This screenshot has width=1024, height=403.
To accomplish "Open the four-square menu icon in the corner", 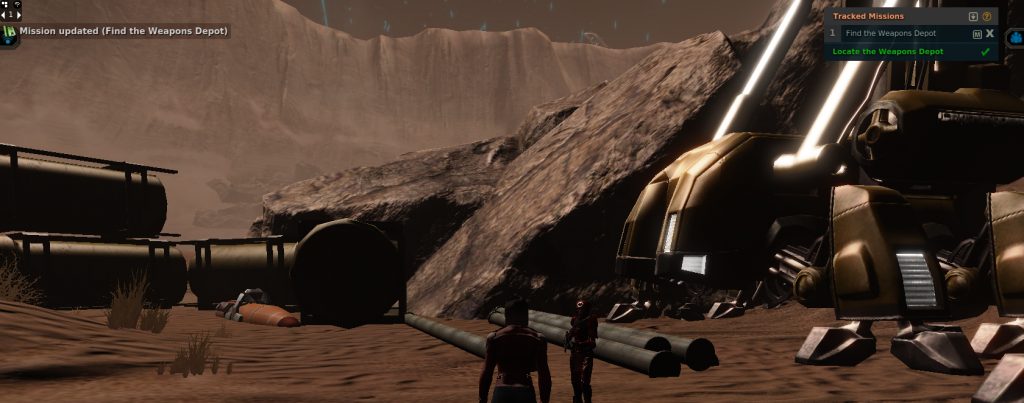I will click(x=5, y=5).
